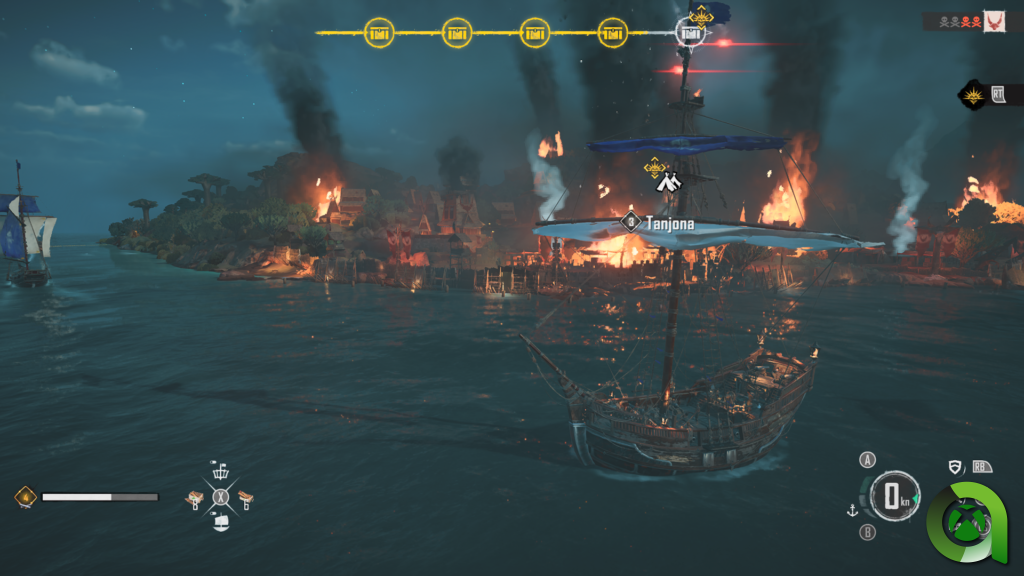
Task: Click the current white plunder wave chest marker
Action: pos(690,32)
